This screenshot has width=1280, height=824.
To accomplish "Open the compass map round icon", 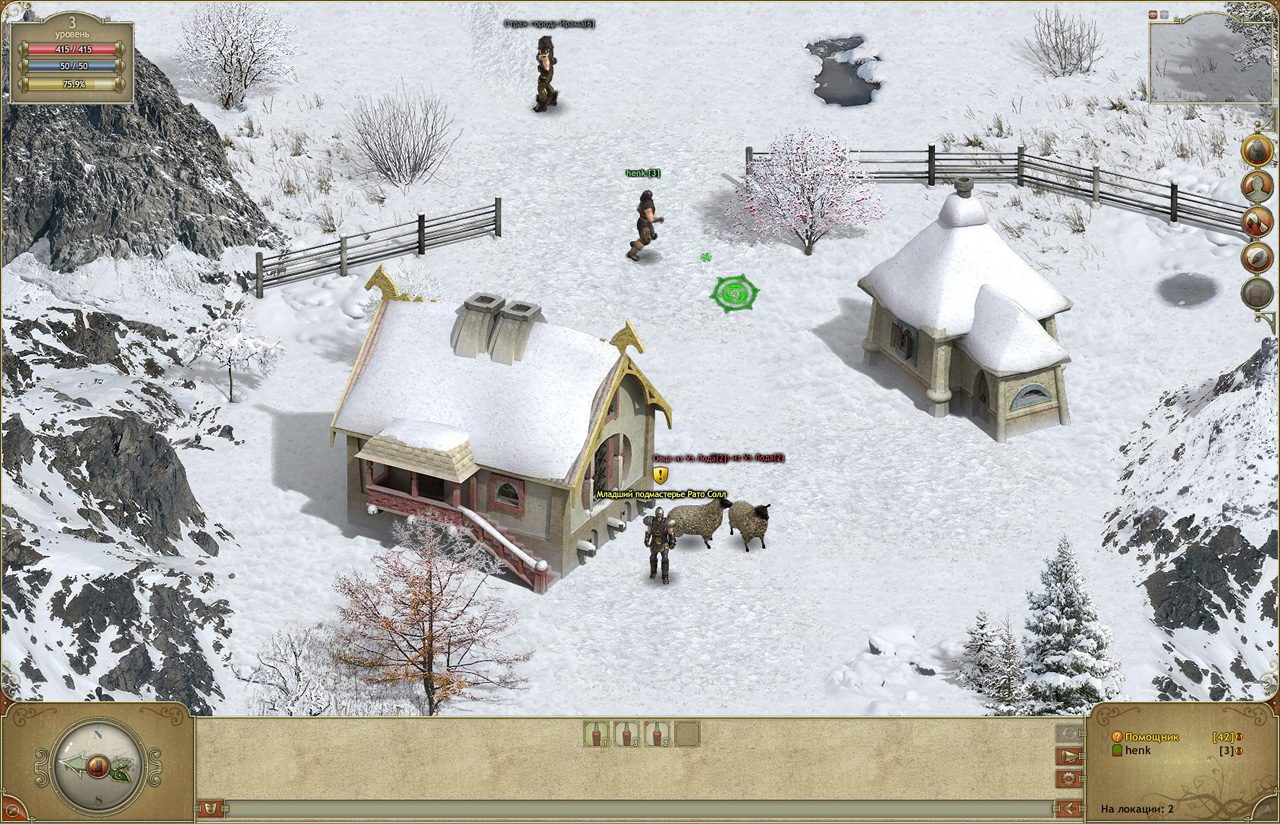I will [1257, 257].
